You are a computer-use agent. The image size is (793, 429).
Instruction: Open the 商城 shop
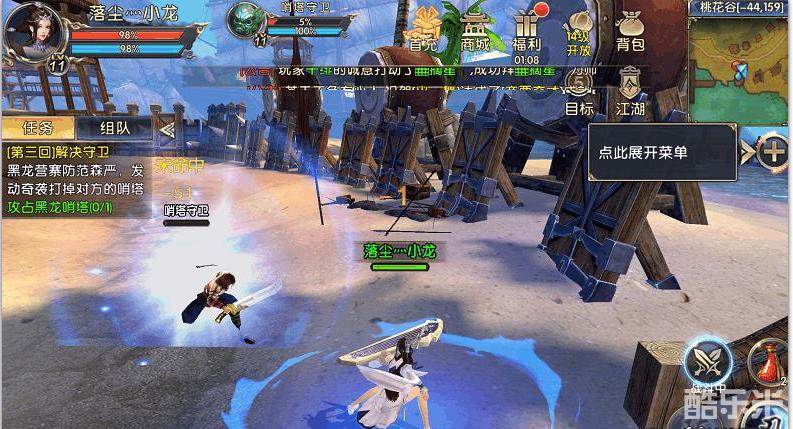(x=476, y=28)
